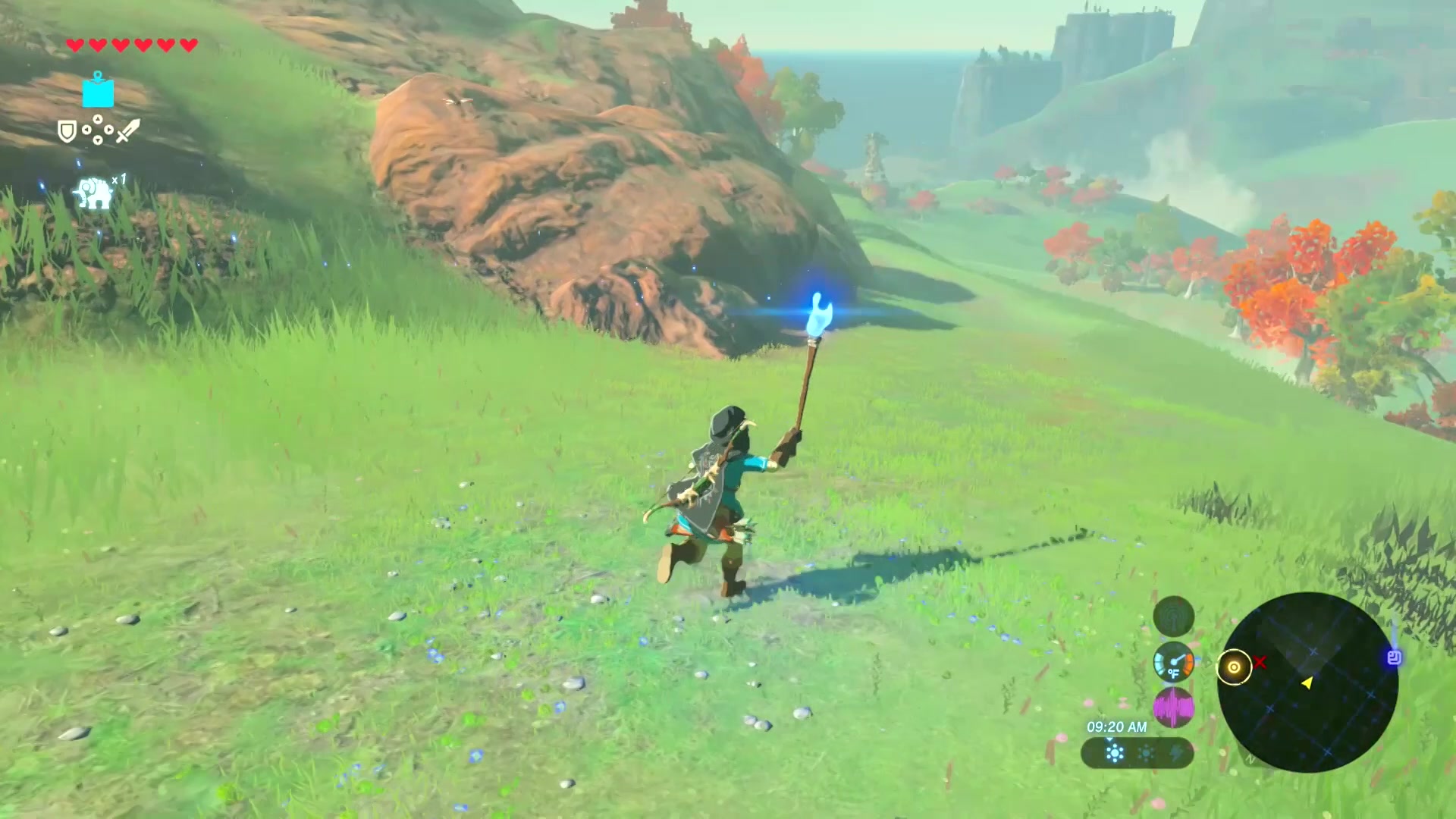Click the sword quick-select icon
1456x819 pixels.
click(127, 131)
